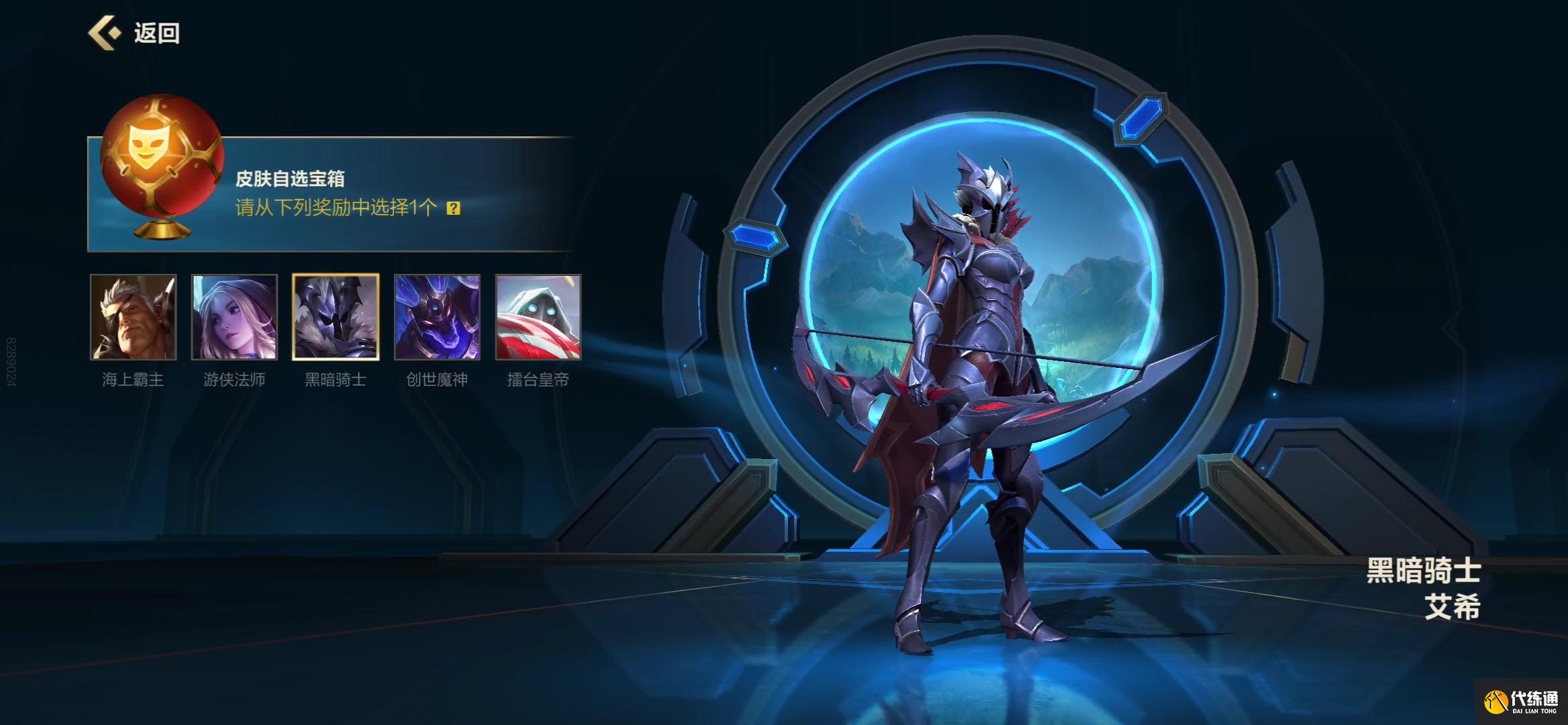Select the 创世魔神 skin portrait
Image resolution: width=1568 pixels, height=725 pixels.
coord(437,317)
